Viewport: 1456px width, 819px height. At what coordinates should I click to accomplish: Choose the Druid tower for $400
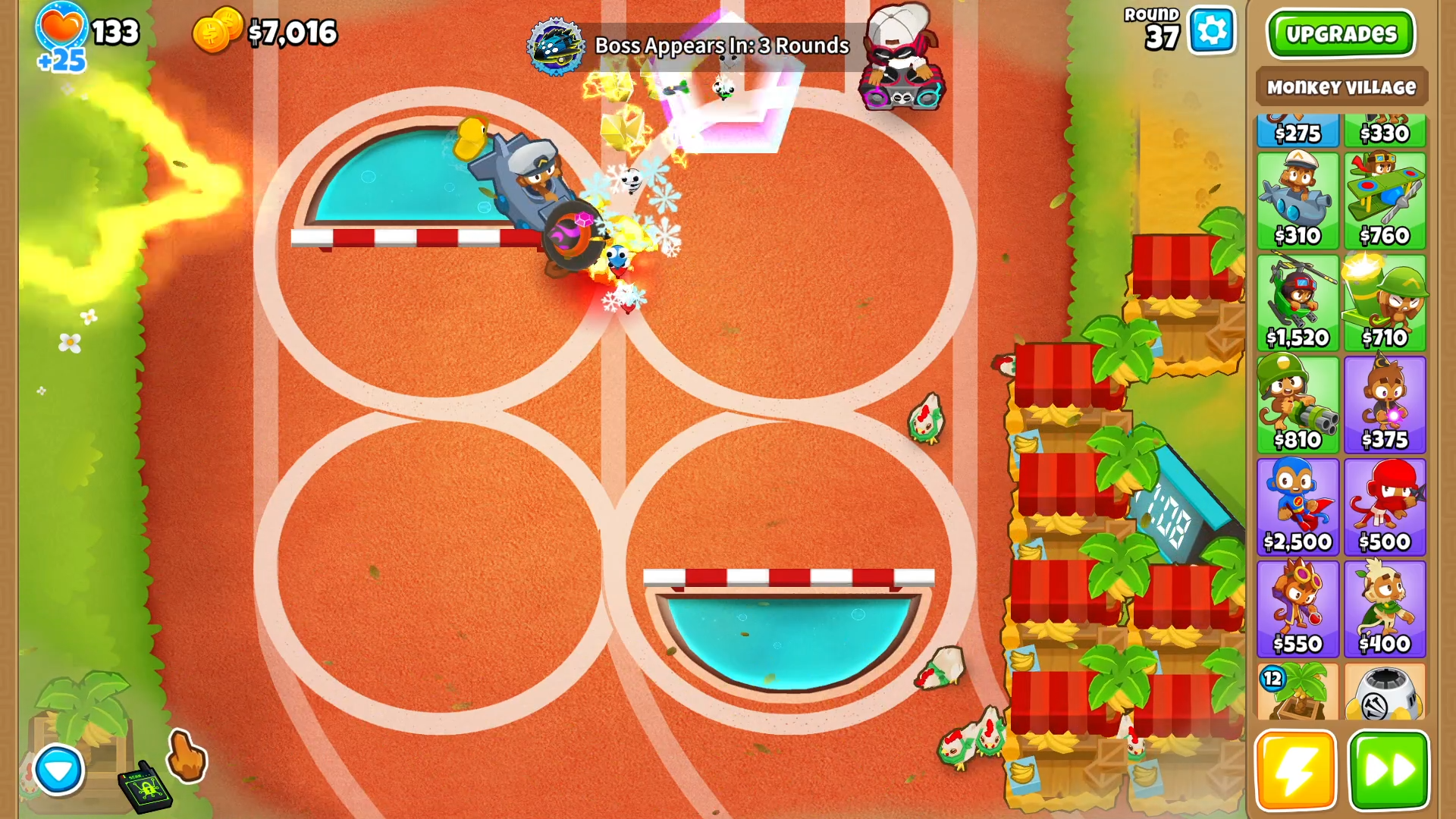tap(1385, 609)
